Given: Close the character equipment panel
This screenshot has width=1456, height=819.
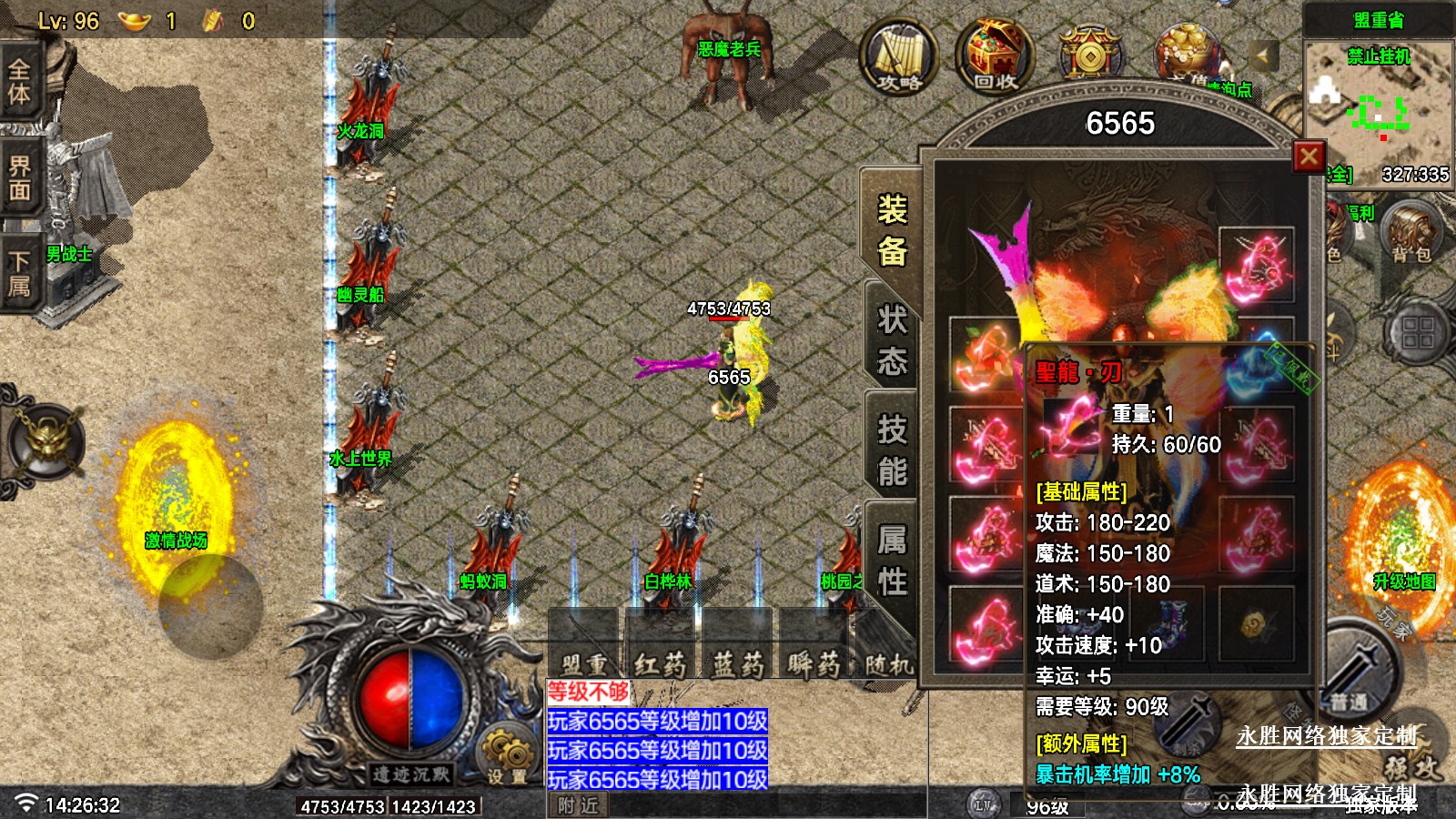Looking at the screenshot, I should 1309,157.
